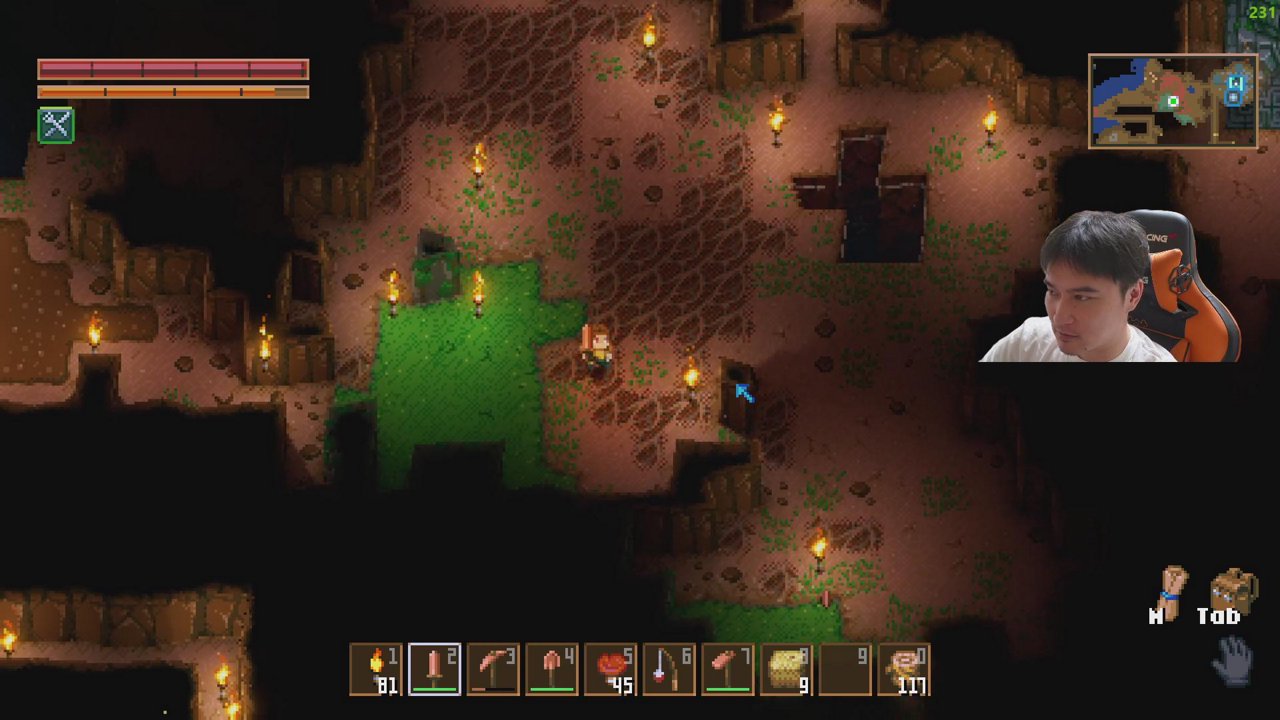Pick the hoe in hotbar slot seven
The width and height of the screenshot is (1280, 720).
click(x=728, y=669)
